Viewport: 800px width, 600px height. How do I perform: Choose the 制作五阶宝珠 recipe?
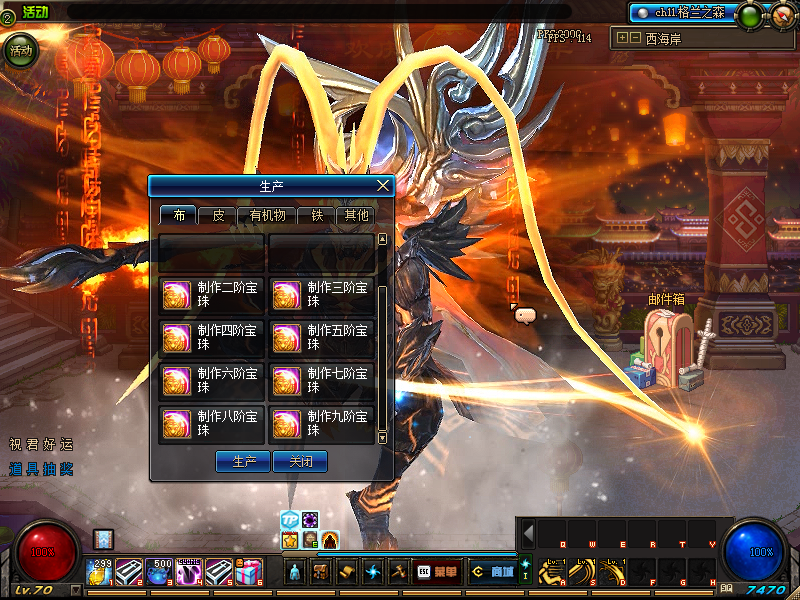click(322, 338)
